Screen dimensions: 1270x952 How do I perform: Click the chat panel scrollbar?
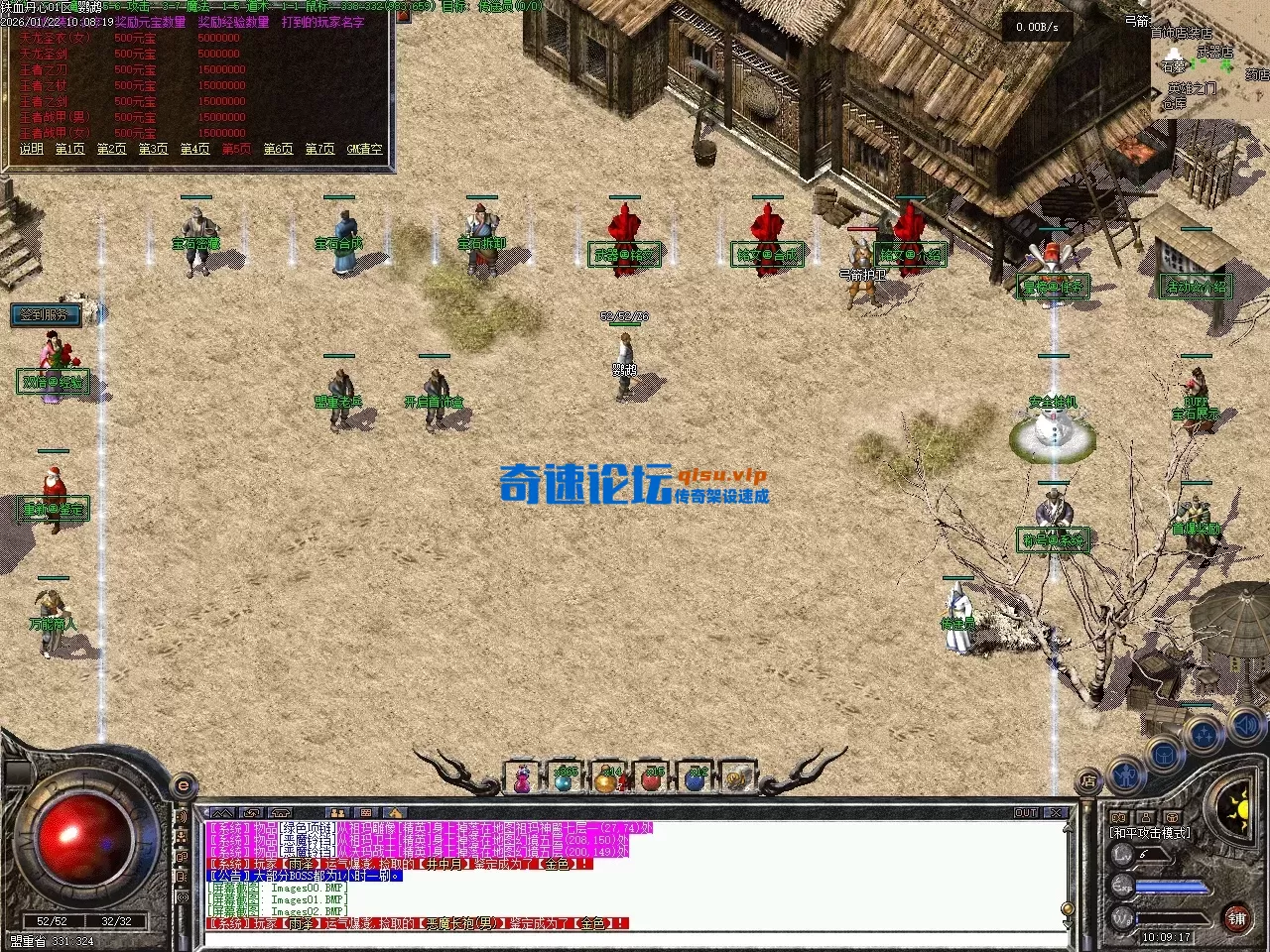tap(1068, 910)
